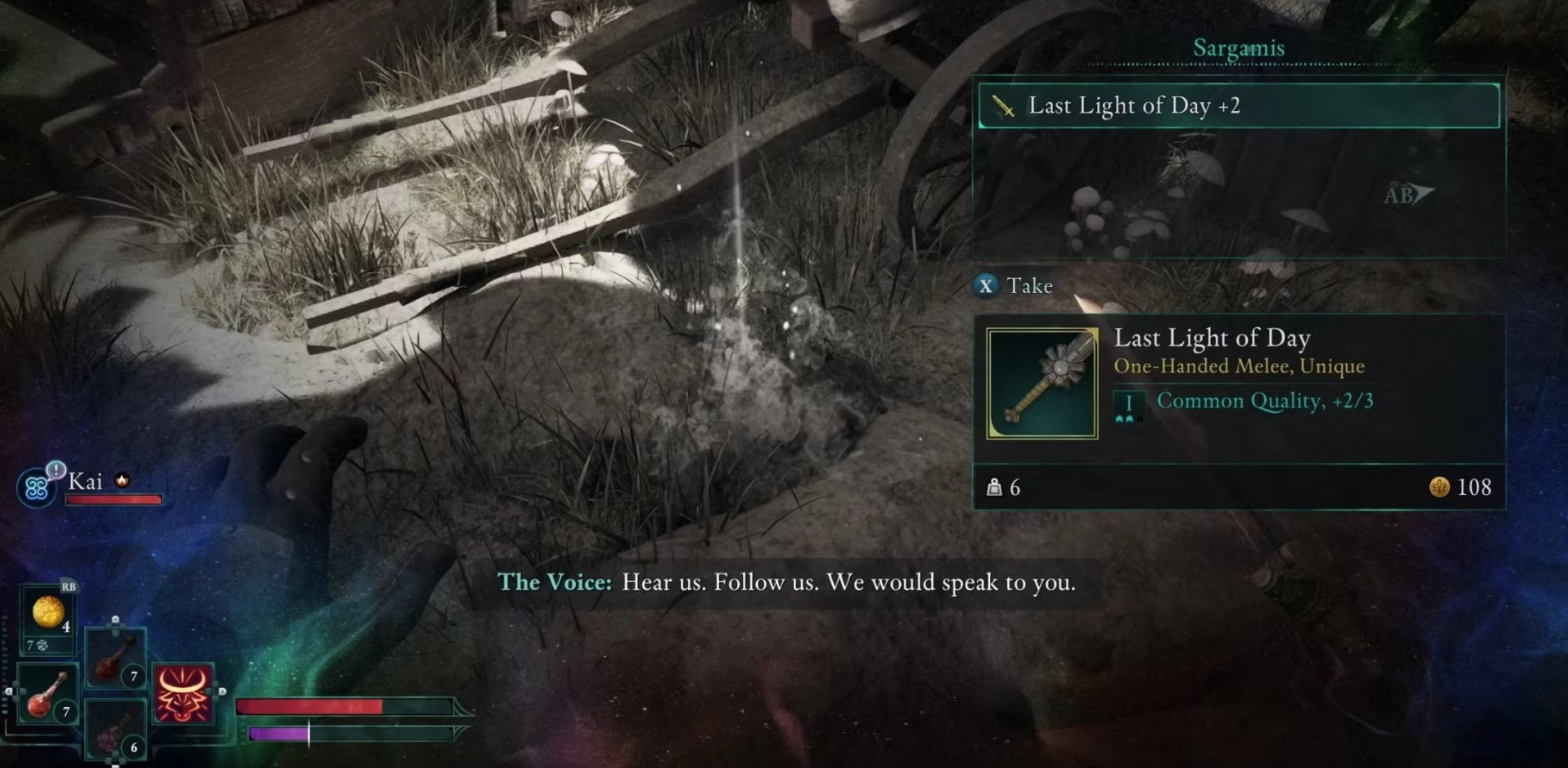This screenshot has height=768, width=1568.
Task: Activate the red bull head ability
Action: pos(183,694)
